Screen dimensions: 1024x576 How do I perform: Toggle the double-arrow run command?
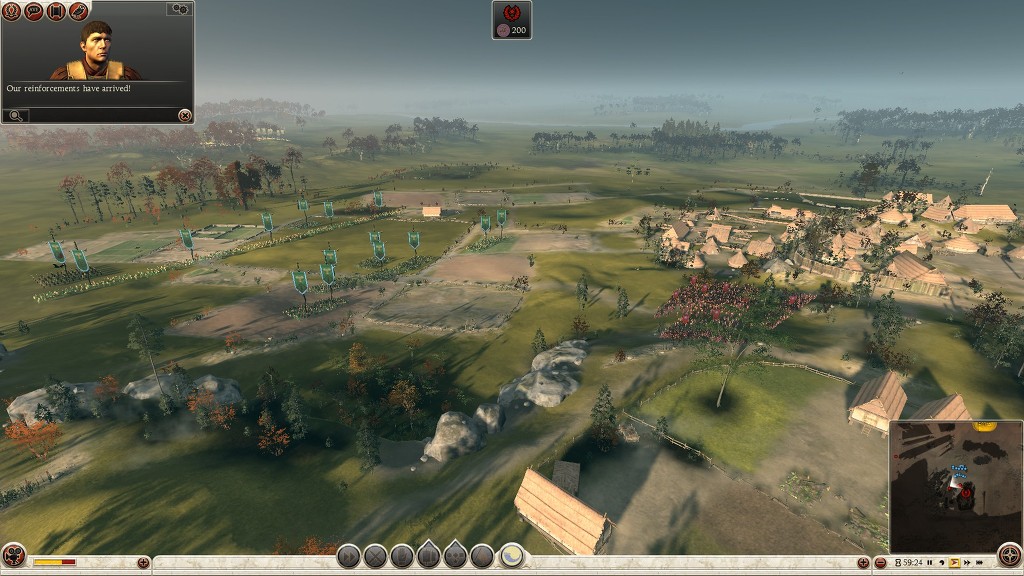tap(348, 556)
